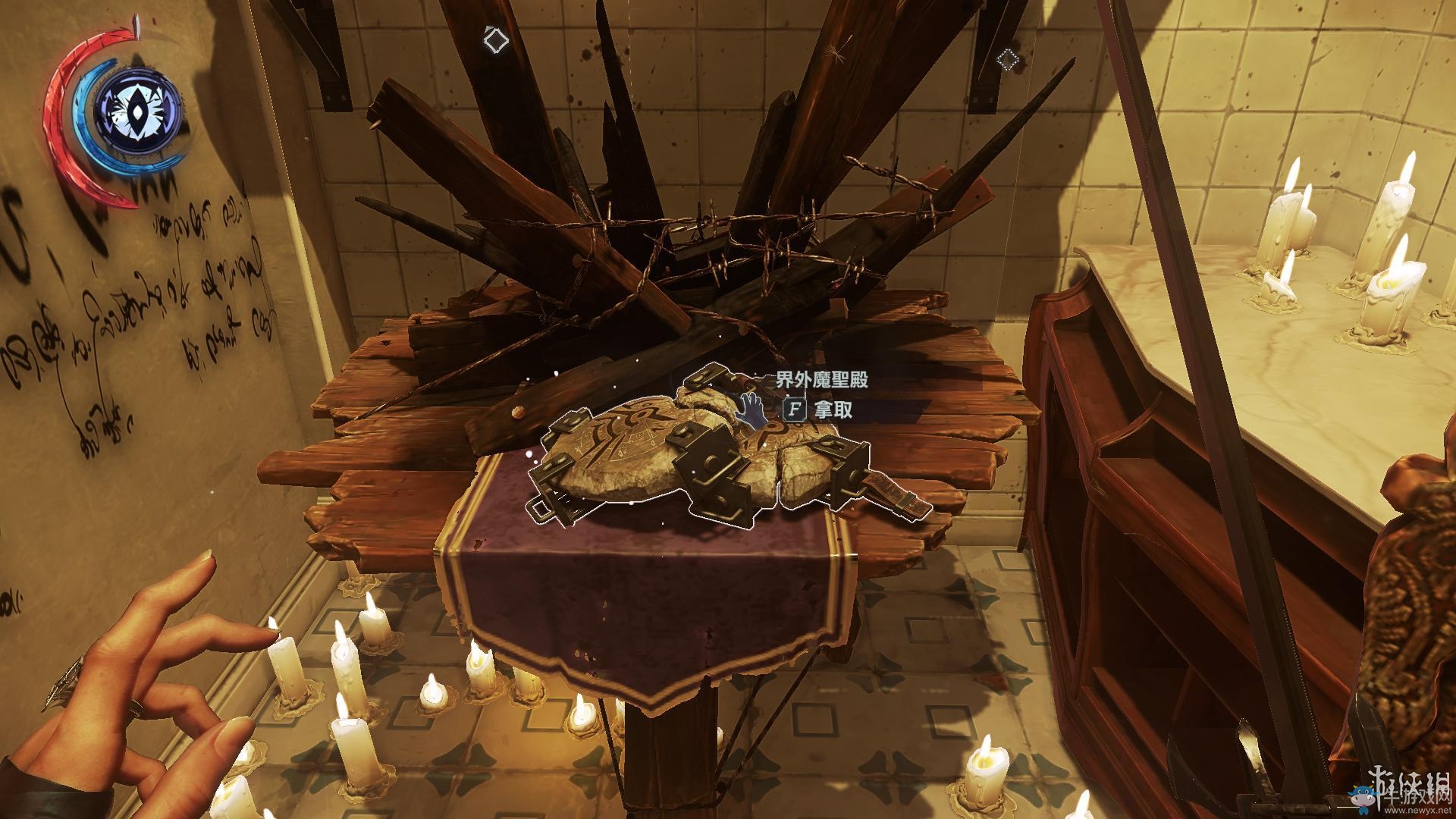The height and width of the screenshot is (819, 1456).
Task: Click the faint dotted diamond marker
Action: coord(1006,58)
